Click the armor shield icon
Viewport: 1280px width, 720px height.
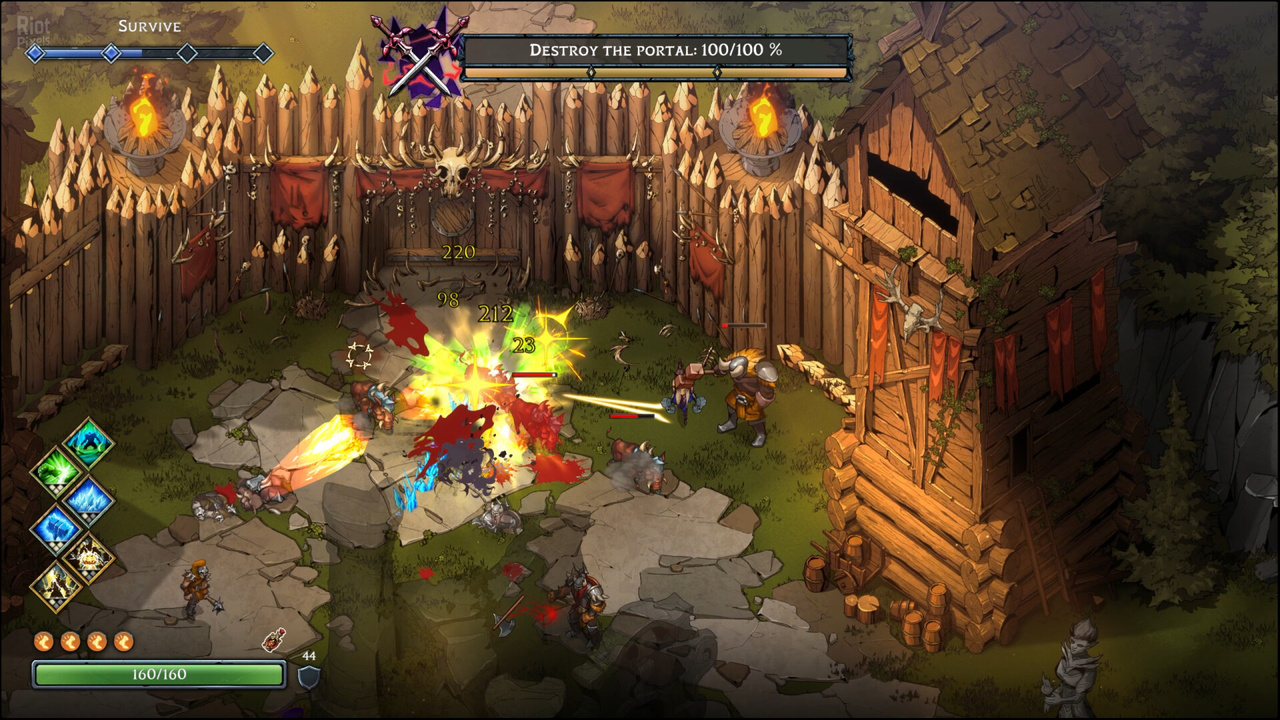point(309,676)
